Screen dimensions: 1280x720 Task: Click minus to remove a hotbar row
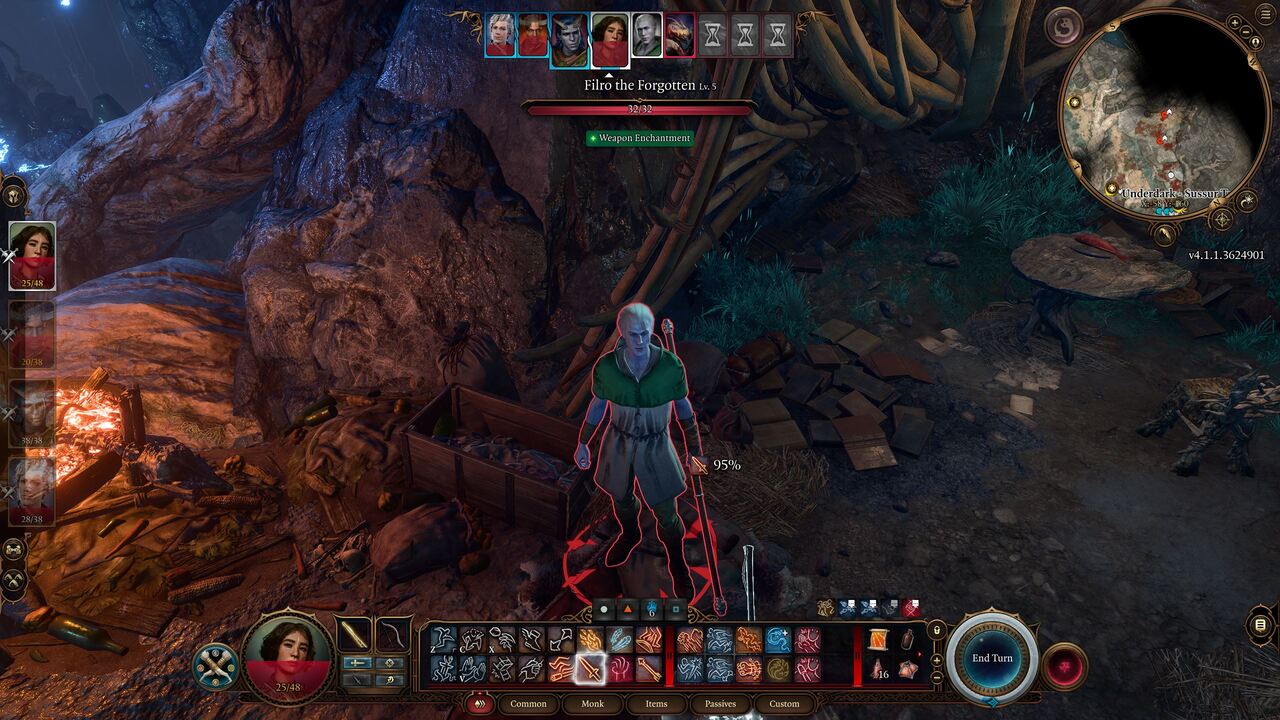click(936, 680)
